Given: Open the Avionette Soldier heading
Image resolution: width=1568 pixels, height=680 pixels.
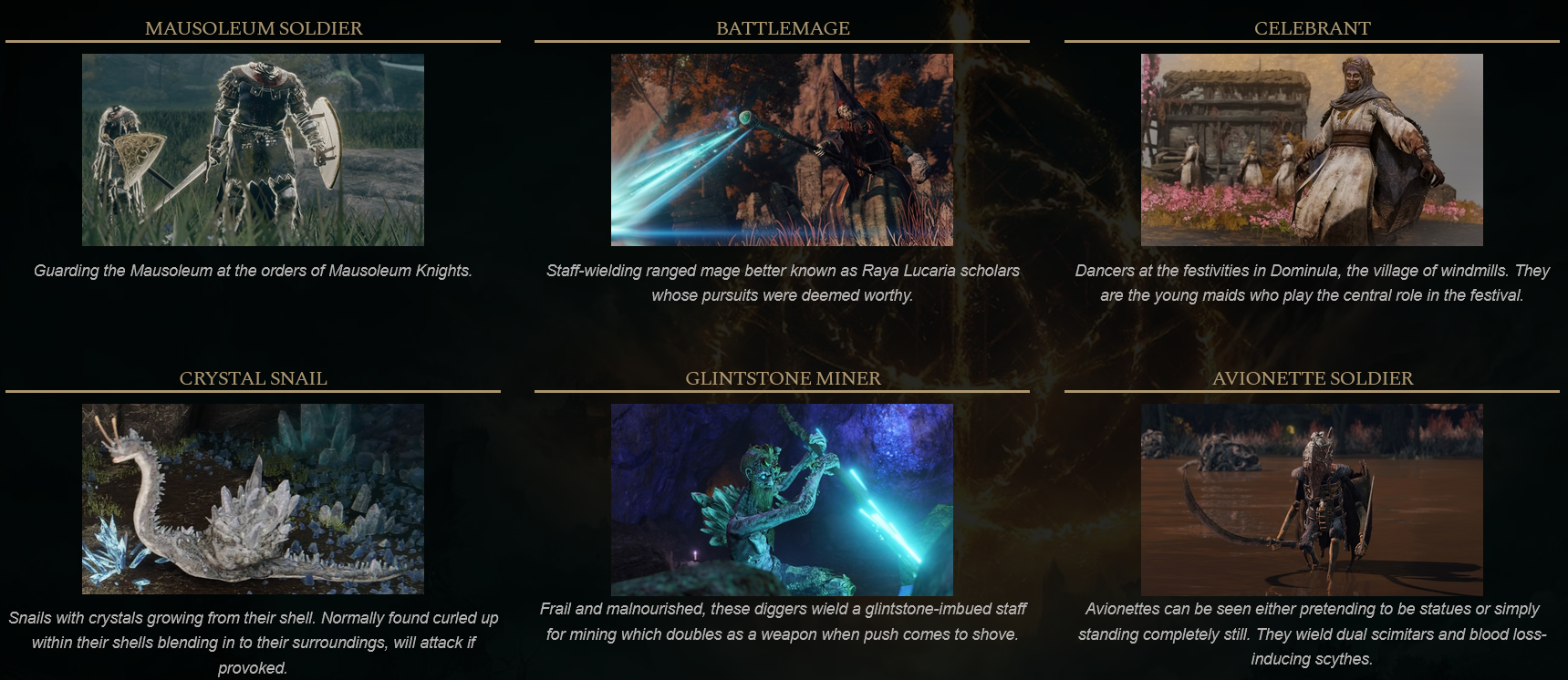Looking at the screenshot, I should 1312,378.
